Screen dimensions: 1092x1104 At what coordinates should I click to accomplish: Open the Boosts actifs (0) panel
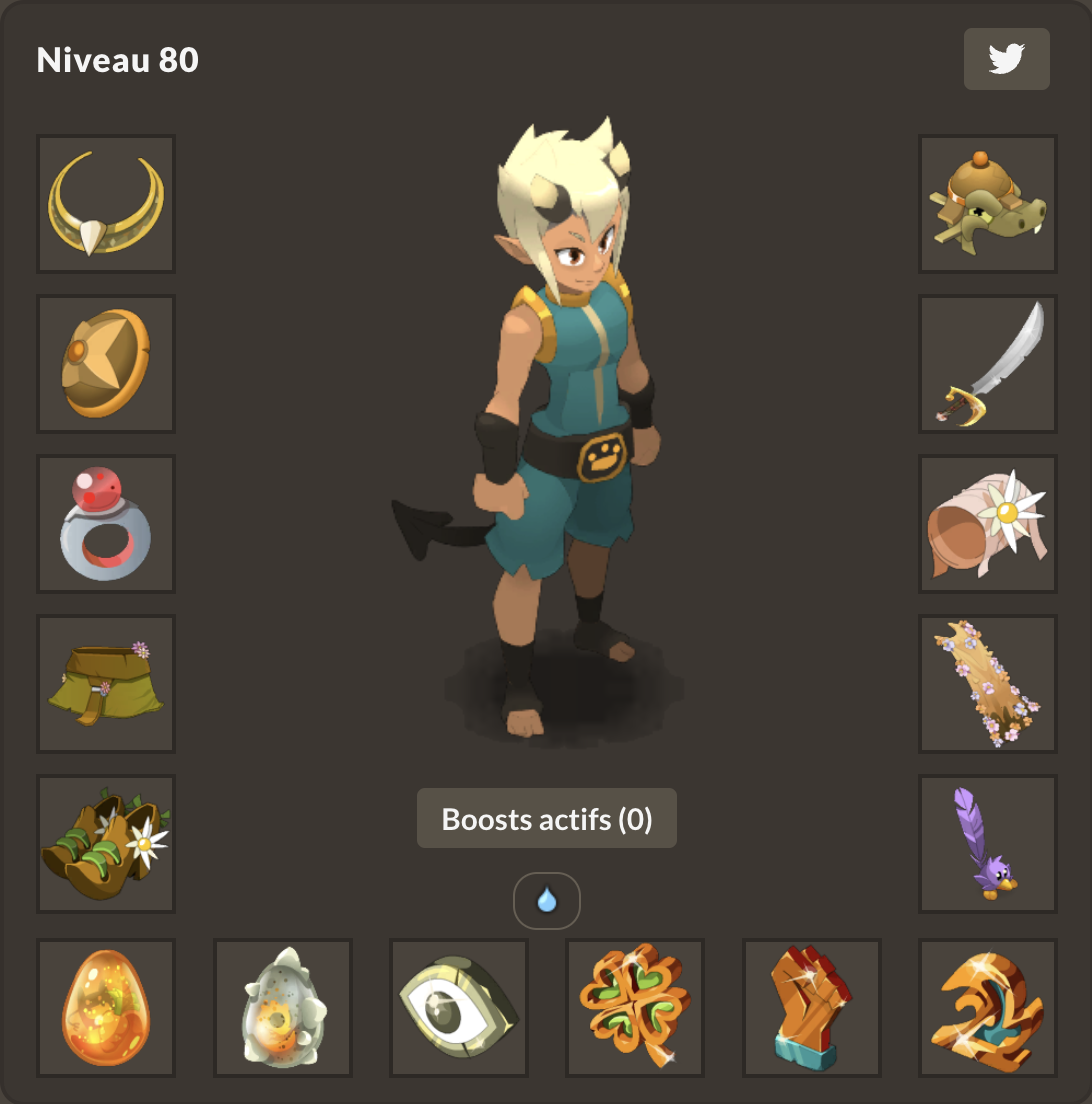(547, 819)
